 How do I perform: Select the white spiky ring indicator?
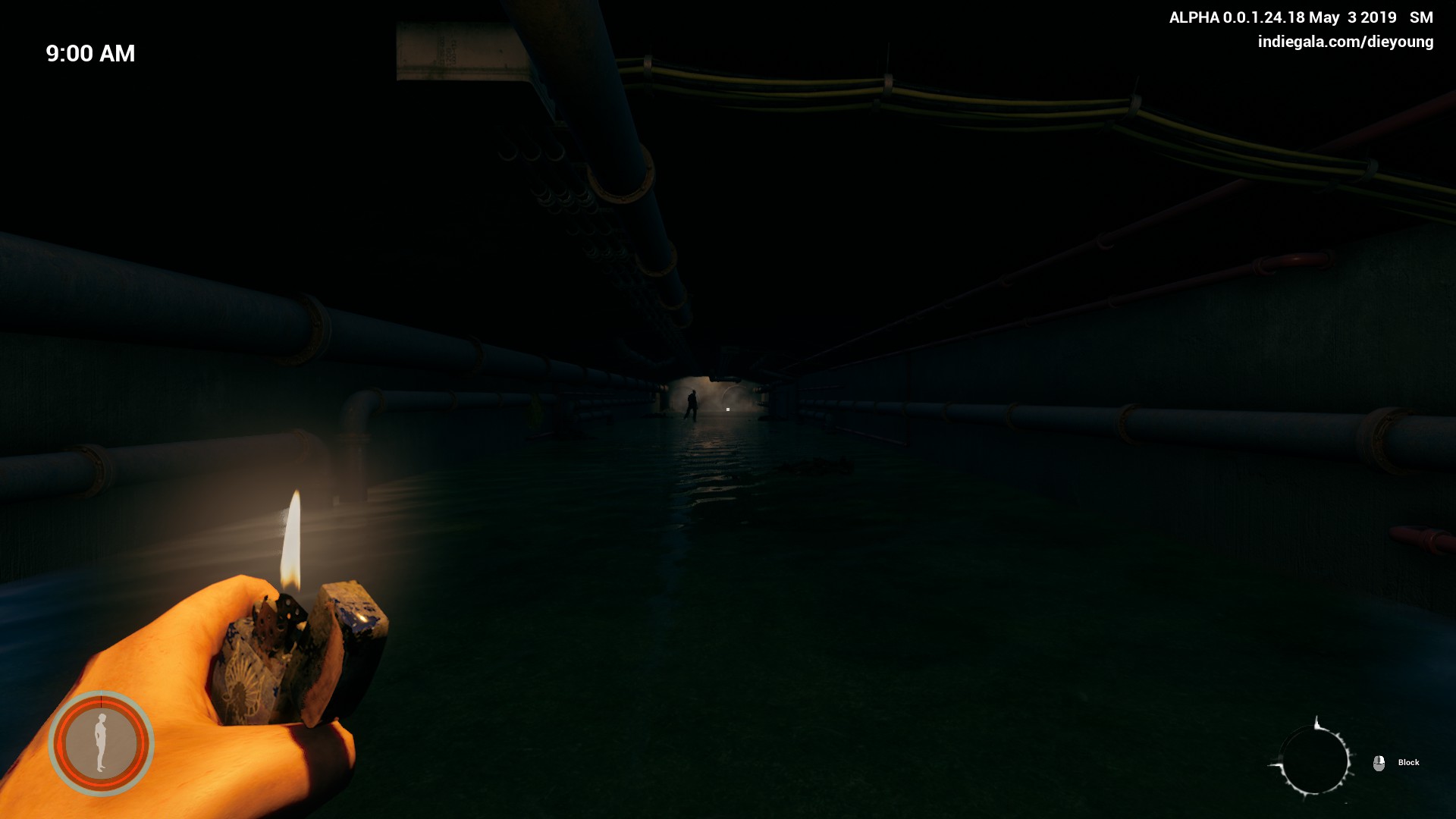click(1313, 759)
